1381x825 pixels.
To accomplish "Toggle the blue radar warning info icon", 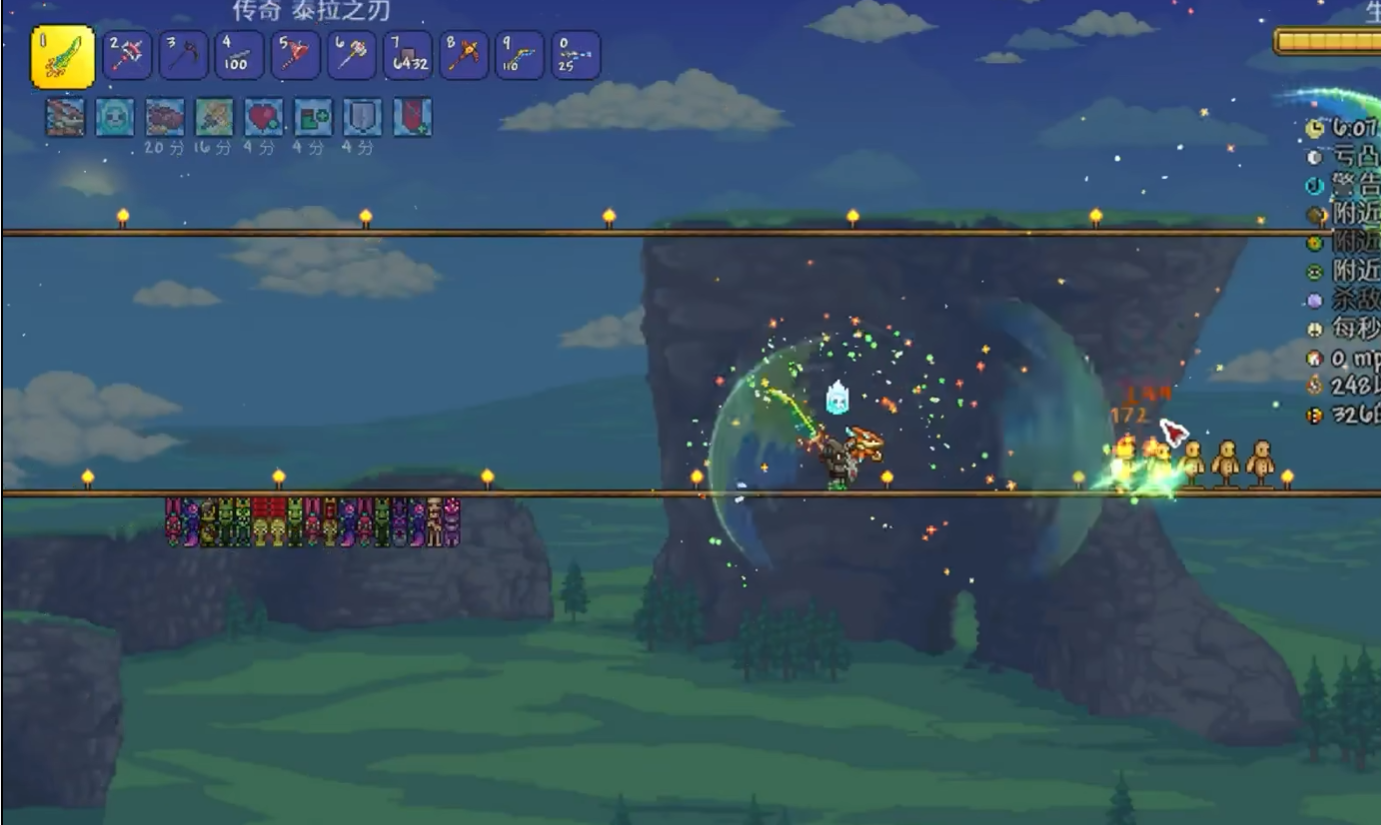I will click(x=1315, y=186).
